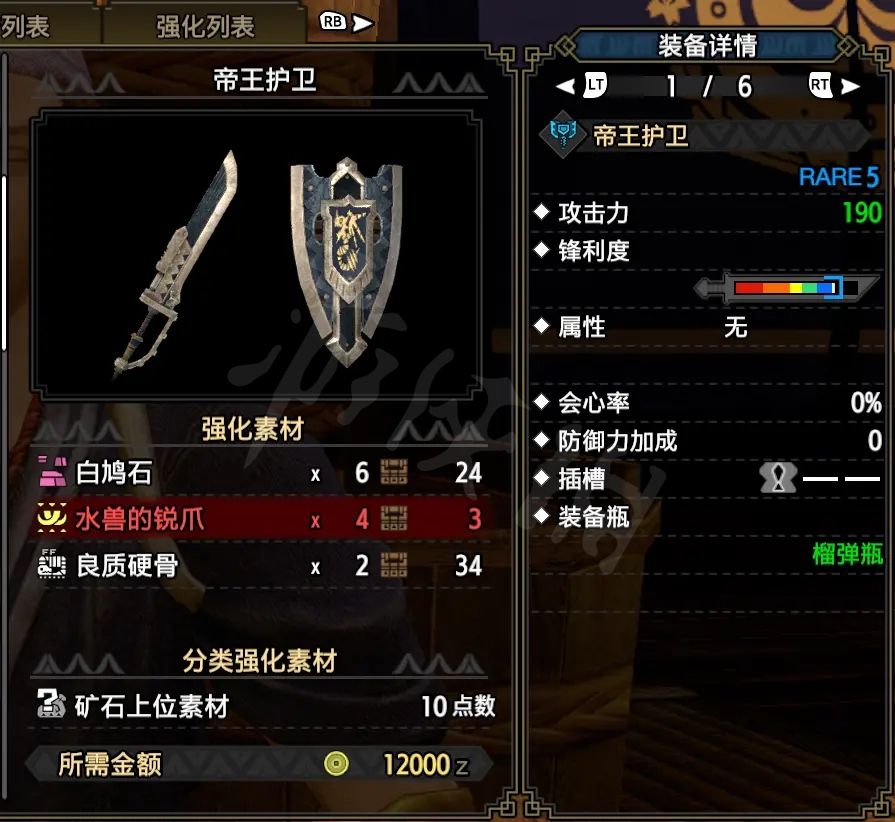Choose the 矿石上位素材 category material row

(264, 706)
